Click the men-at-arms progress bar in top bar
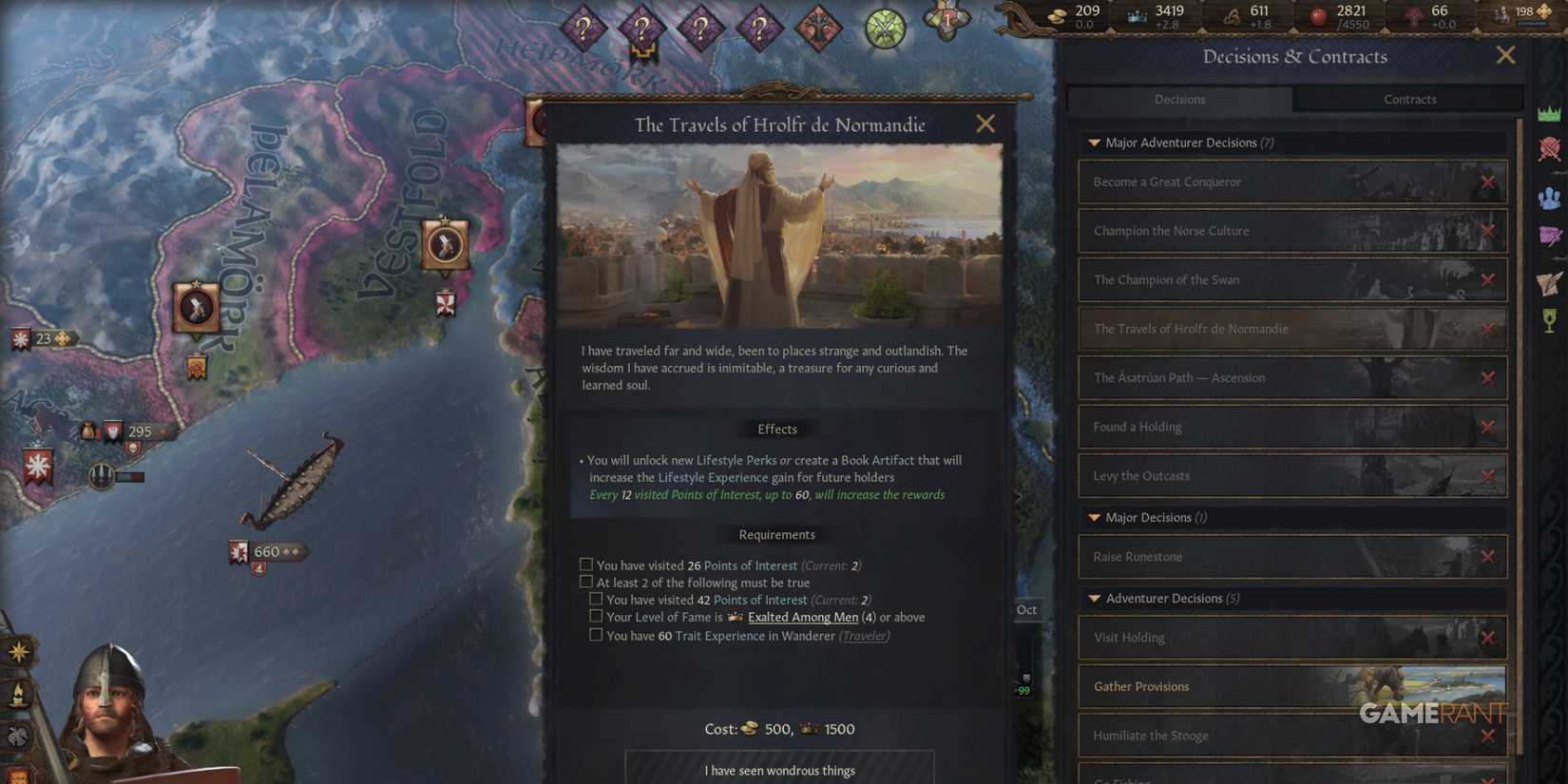This screenshot has height=784, width=1568. (x=1533, y=23)
